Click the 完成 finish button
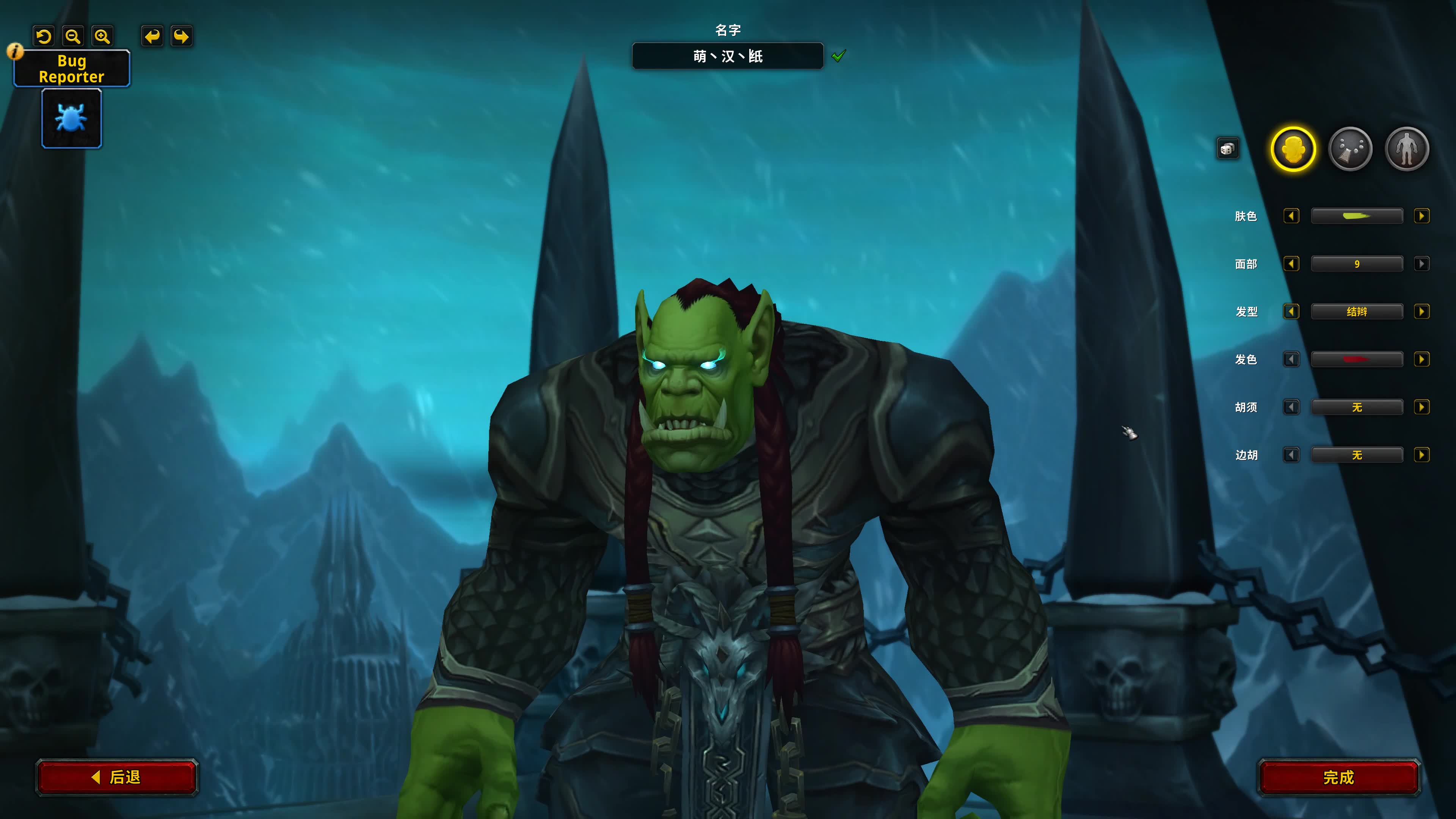Screen dimensions: 1456x819 (x=1338, y=777)
